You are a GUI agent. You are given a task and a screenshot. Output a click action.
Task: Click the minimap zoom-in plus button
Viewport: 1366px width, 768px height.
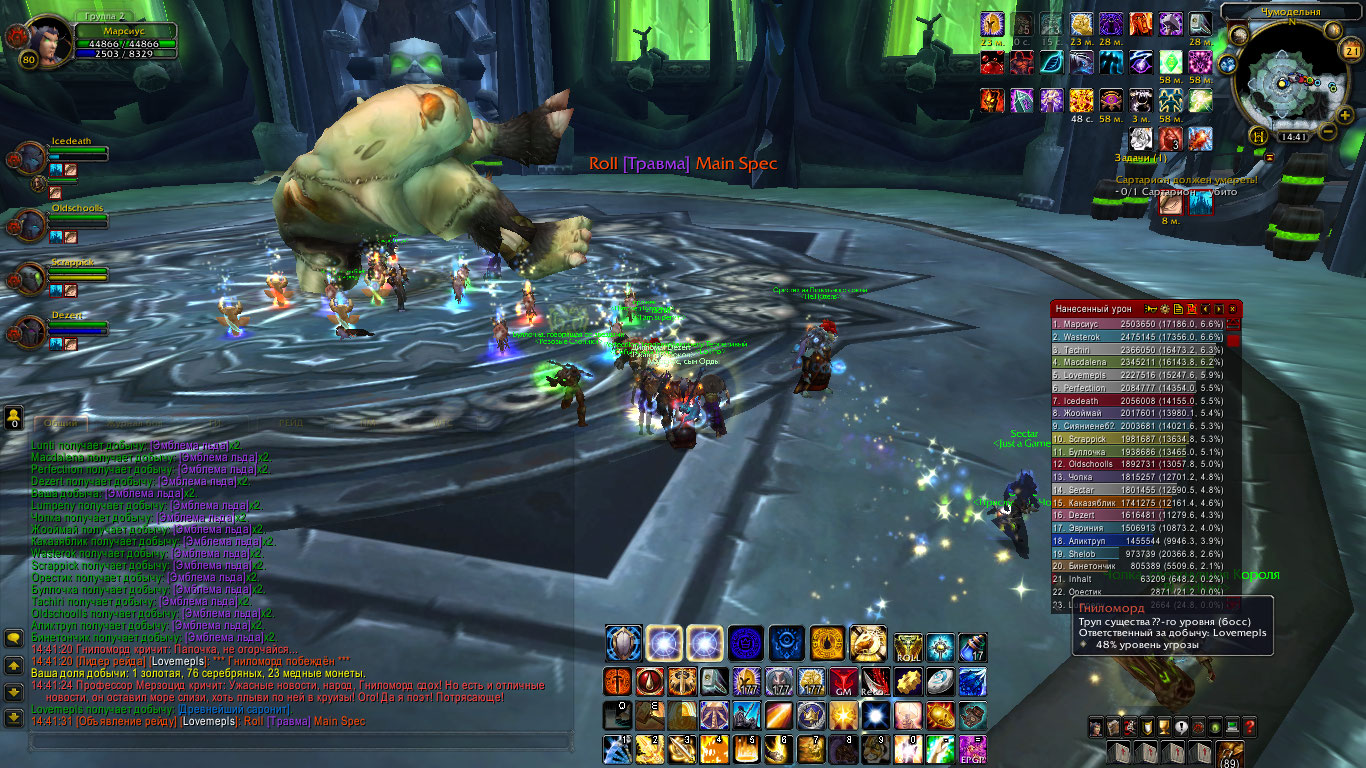(x=1346, y=116)
